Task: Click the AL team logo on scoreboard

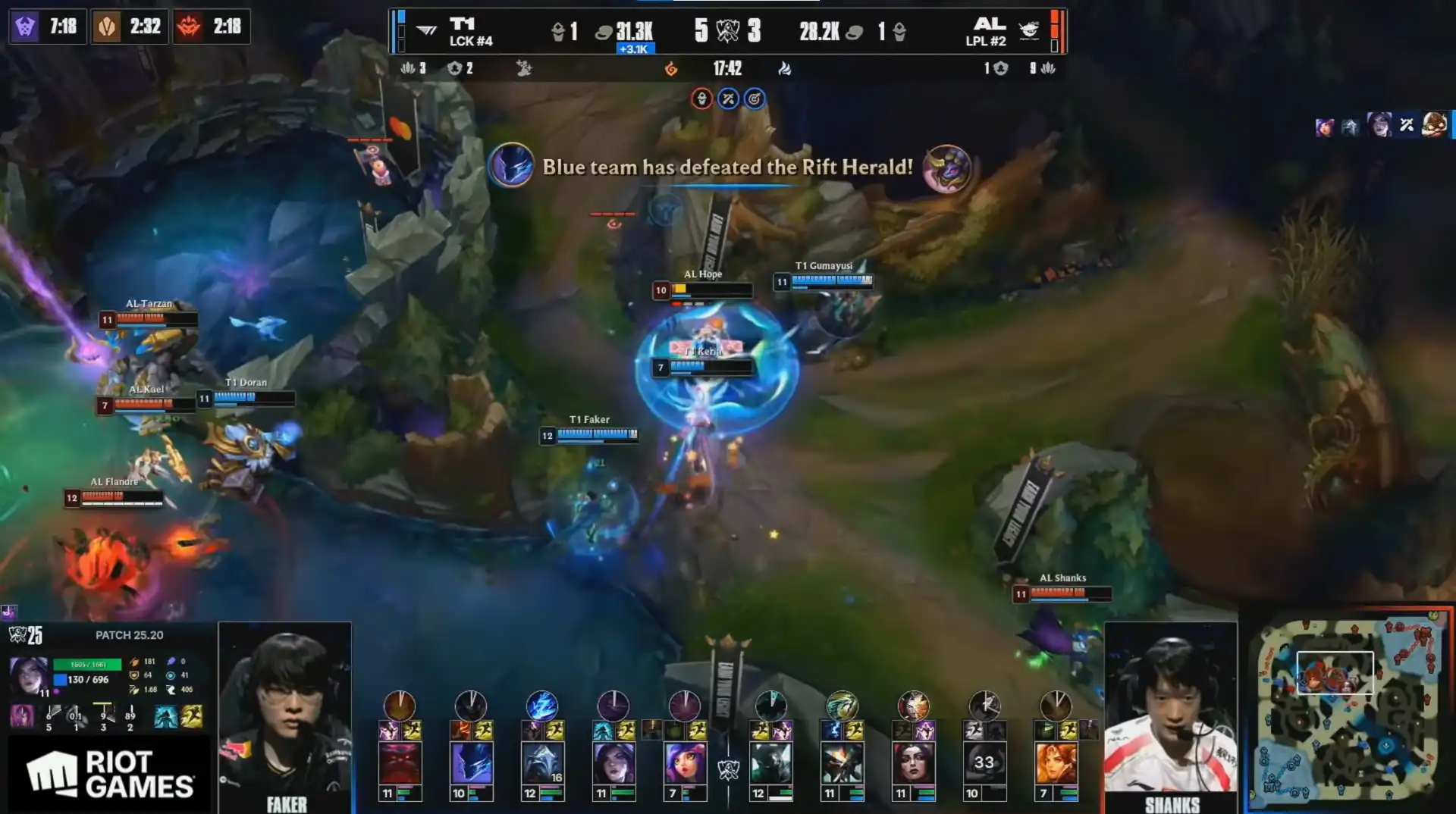Action: (1028, 30)
